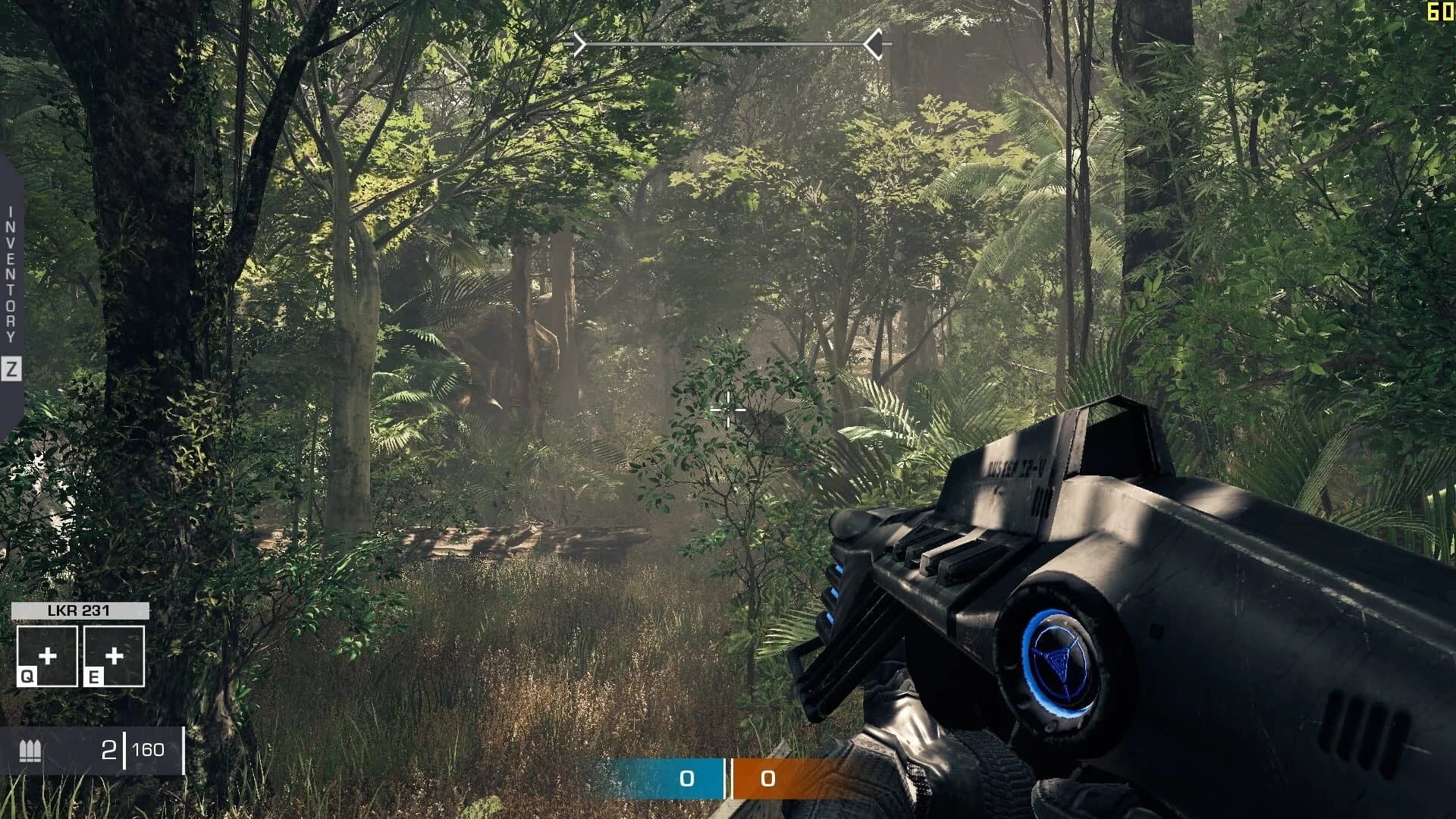Click the orange team score showing 0
This screenshot has height=819, width=1456.
pos(767,777)
